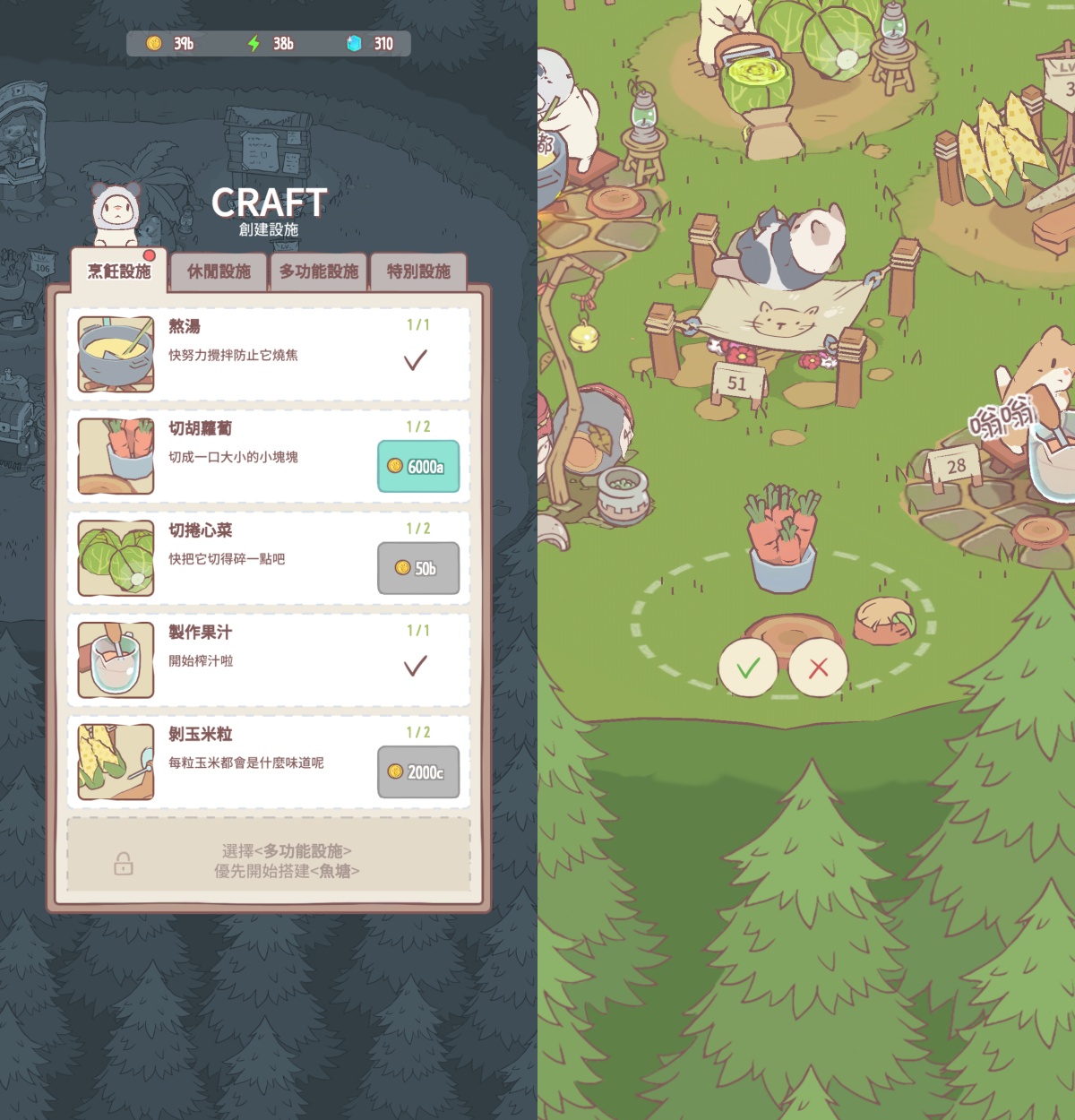Open the 休閒設施 tab

coord(219,271)
